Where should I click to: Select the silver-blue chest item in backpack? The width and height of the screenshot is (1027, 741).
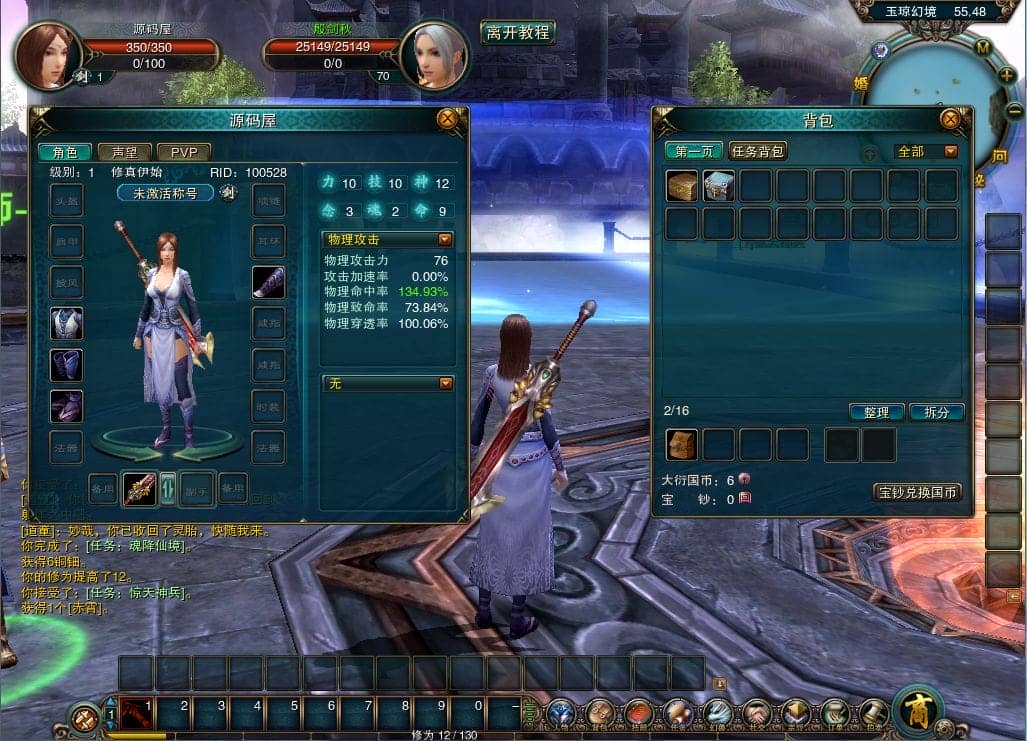719,186
